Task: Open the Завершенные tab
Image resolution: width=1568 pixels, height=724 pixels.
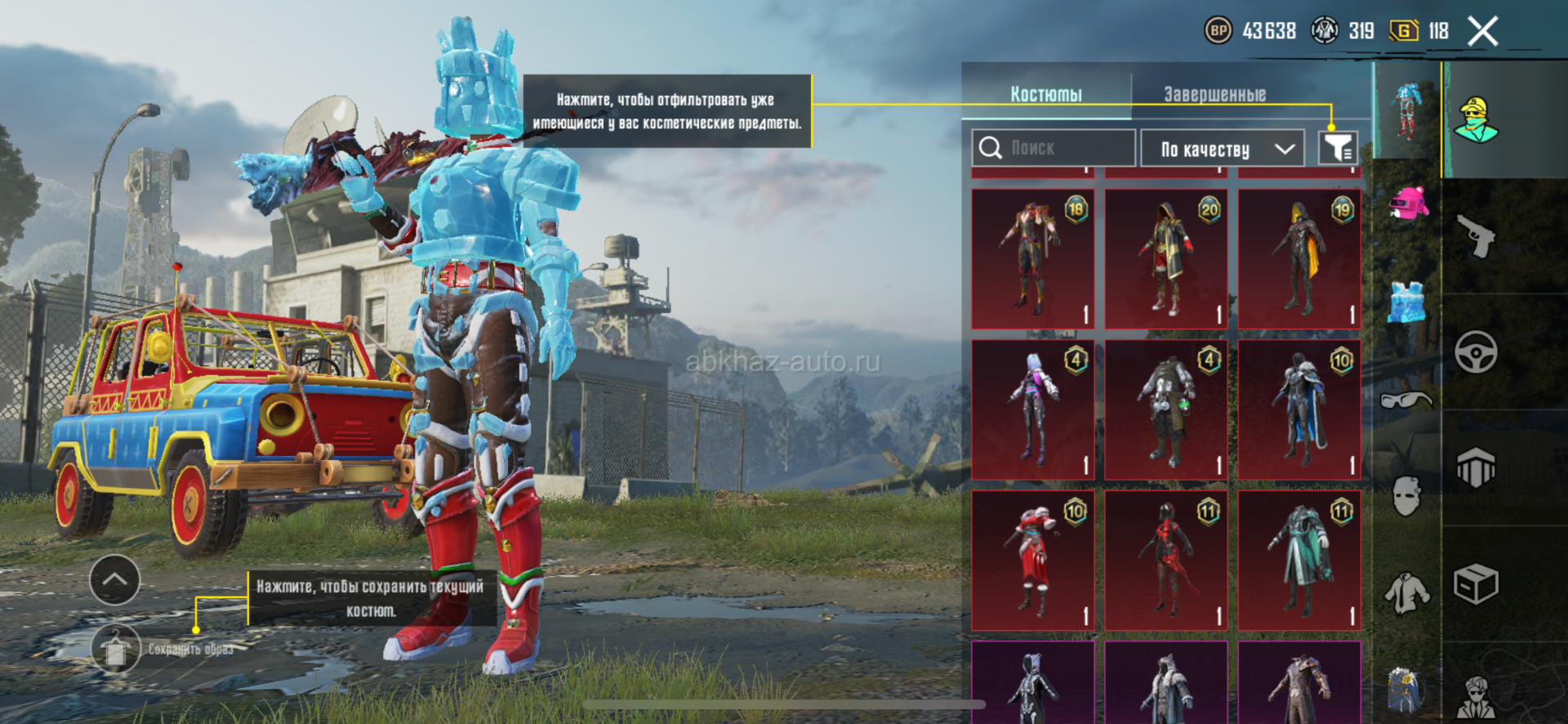Action: click(x=1214, y=94)
